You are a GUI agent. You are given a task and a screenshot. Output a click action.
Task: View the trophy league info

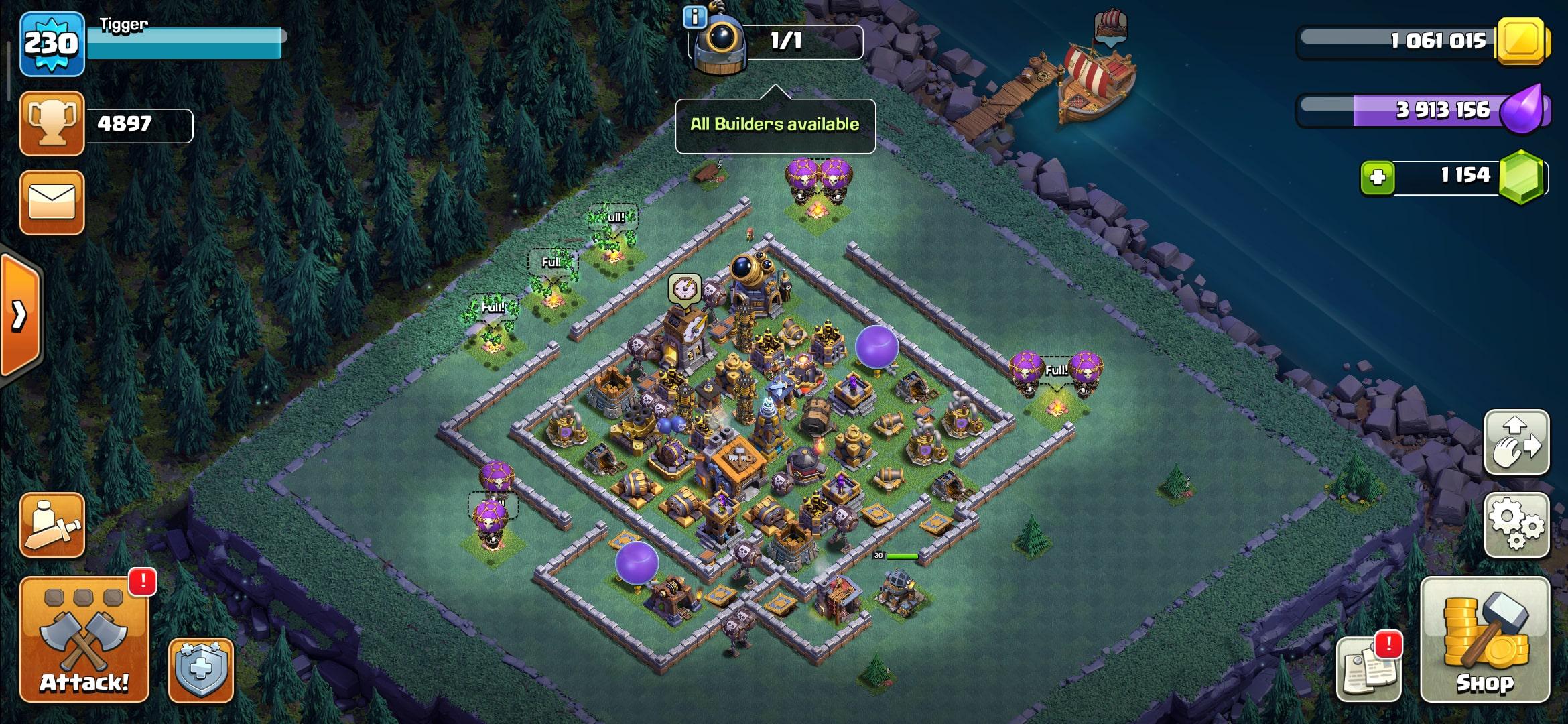point(52,123)
